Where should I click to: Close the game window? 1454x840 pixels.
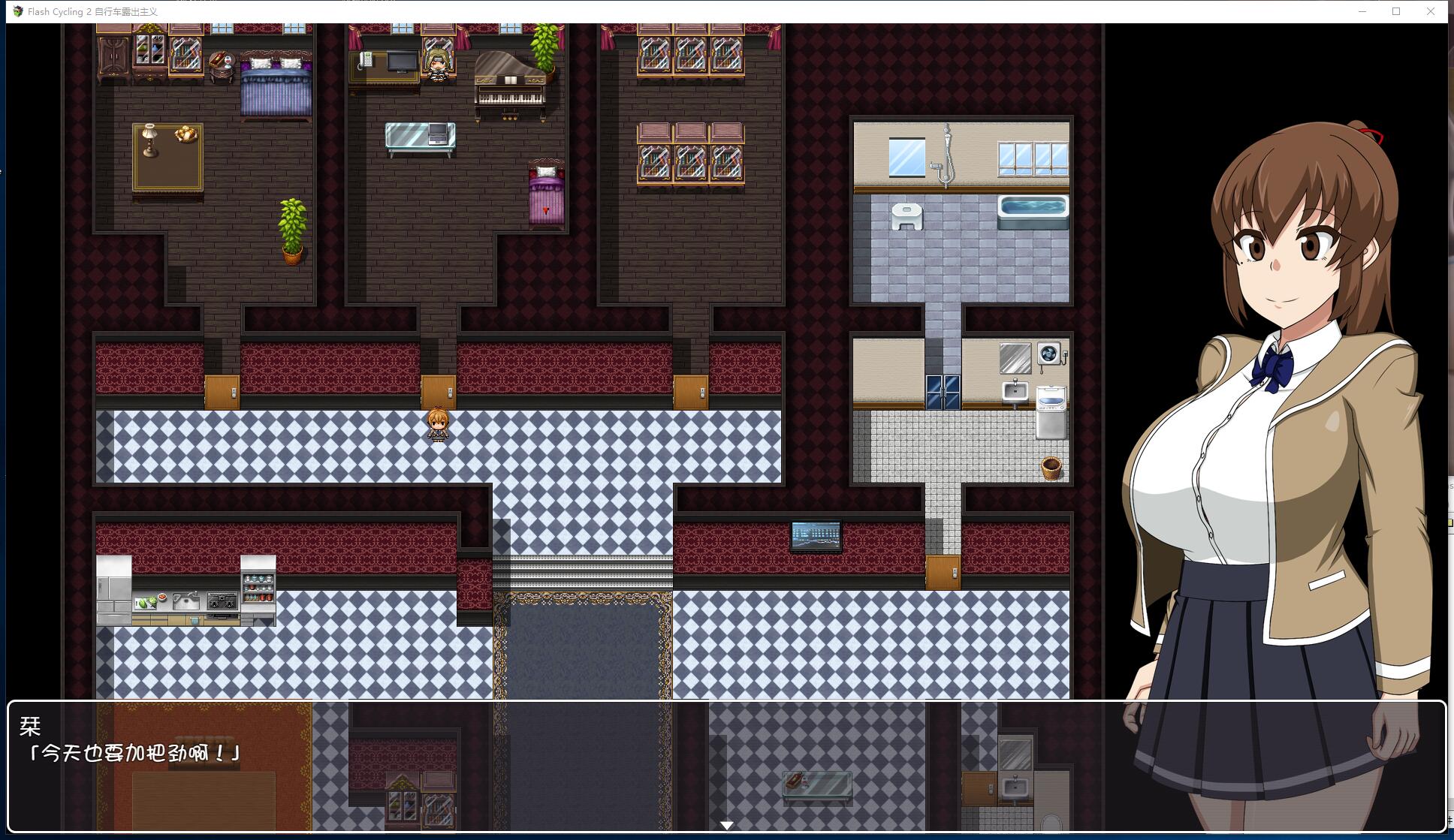click(1430, 11)
